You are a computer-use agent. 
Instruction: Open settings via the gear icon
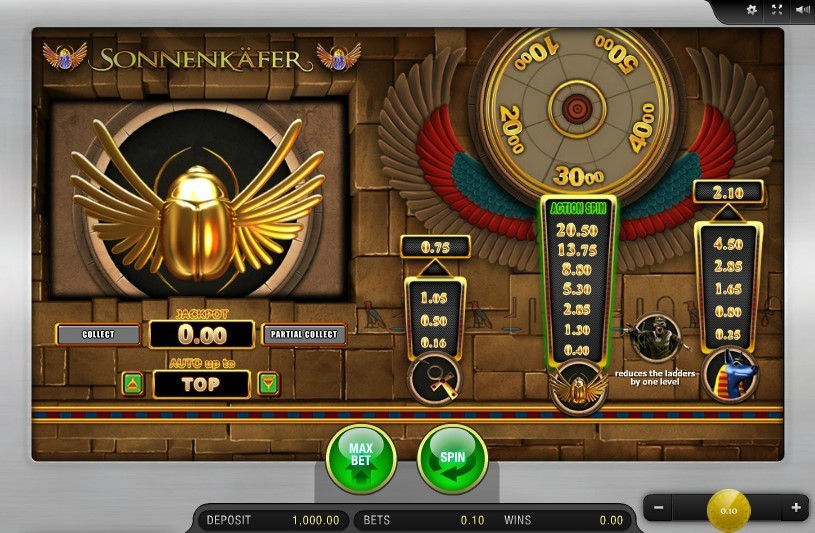pyautogui.click(x=752, y=10)
